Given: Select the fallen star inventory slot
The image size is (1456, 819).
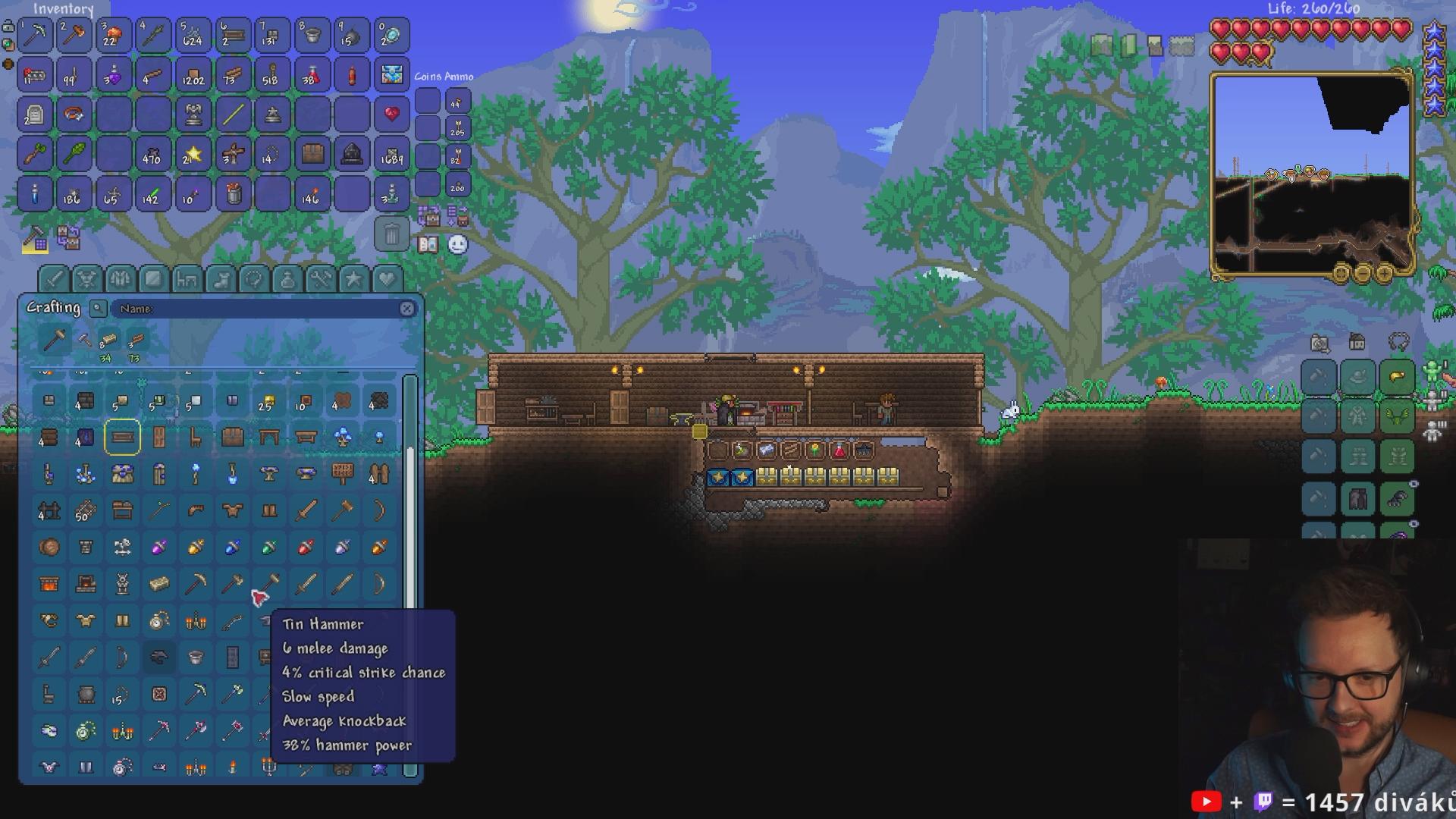Looking at the screenshot, I should pyautogui.click(x=193, y=154).
